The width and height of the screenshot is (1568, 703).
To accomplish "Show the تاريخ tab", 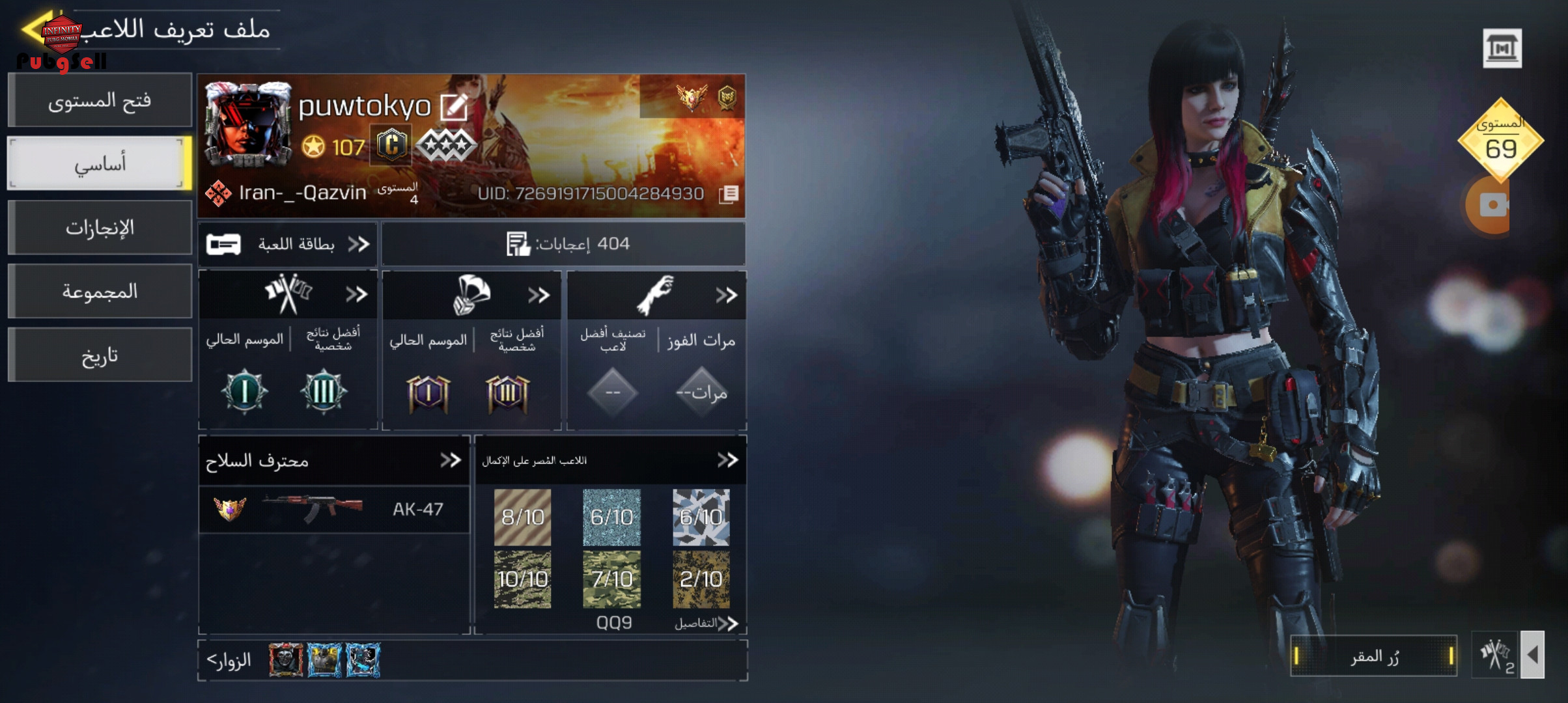I will point(100,355).
